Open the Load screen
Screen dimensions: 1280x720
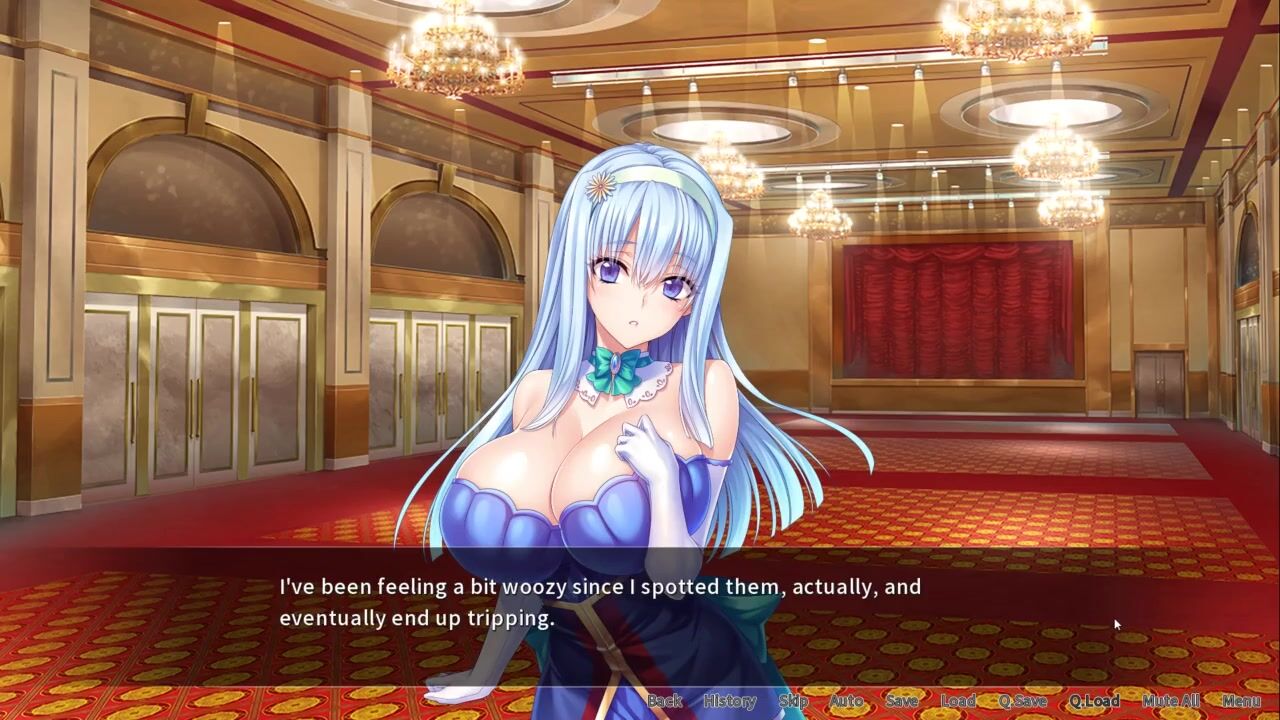coord(957,701)
